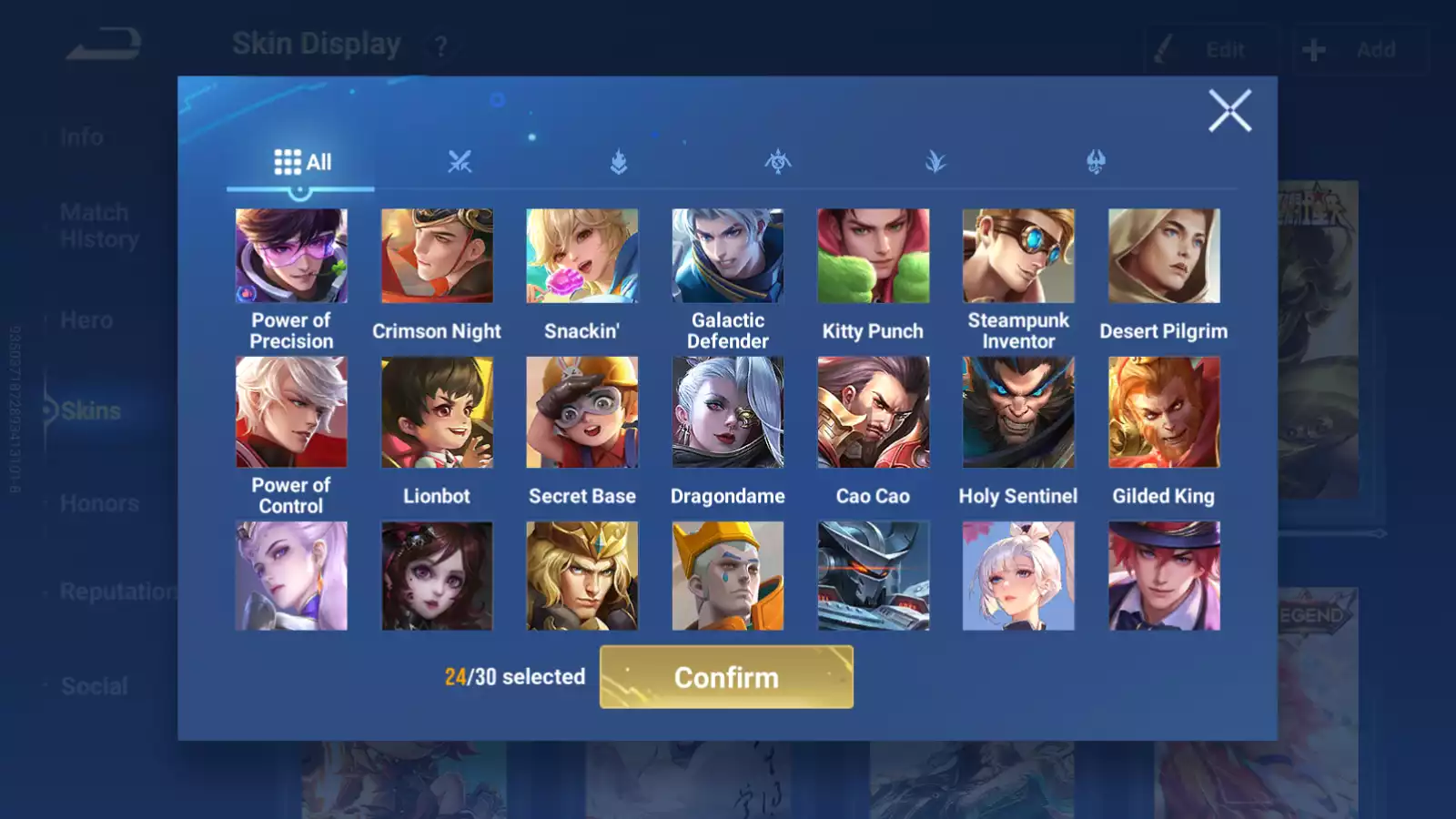Choose the Crimson Night skin

(437, 256)
